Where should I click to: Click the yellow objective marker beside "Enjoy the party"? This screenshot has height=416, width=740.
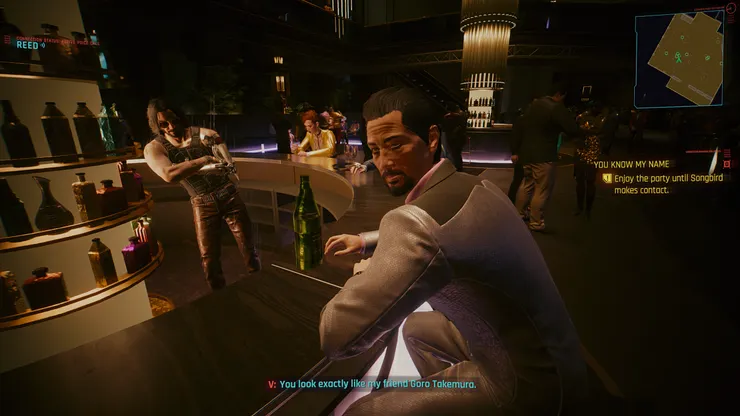[606, 177]
